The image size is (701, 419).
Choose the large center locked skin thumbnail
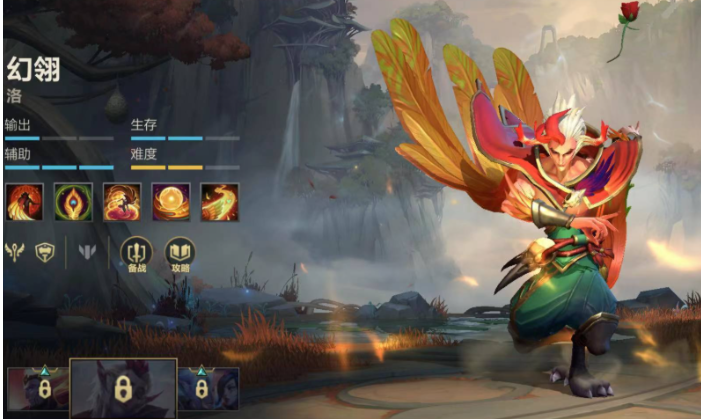pos(125,388)
